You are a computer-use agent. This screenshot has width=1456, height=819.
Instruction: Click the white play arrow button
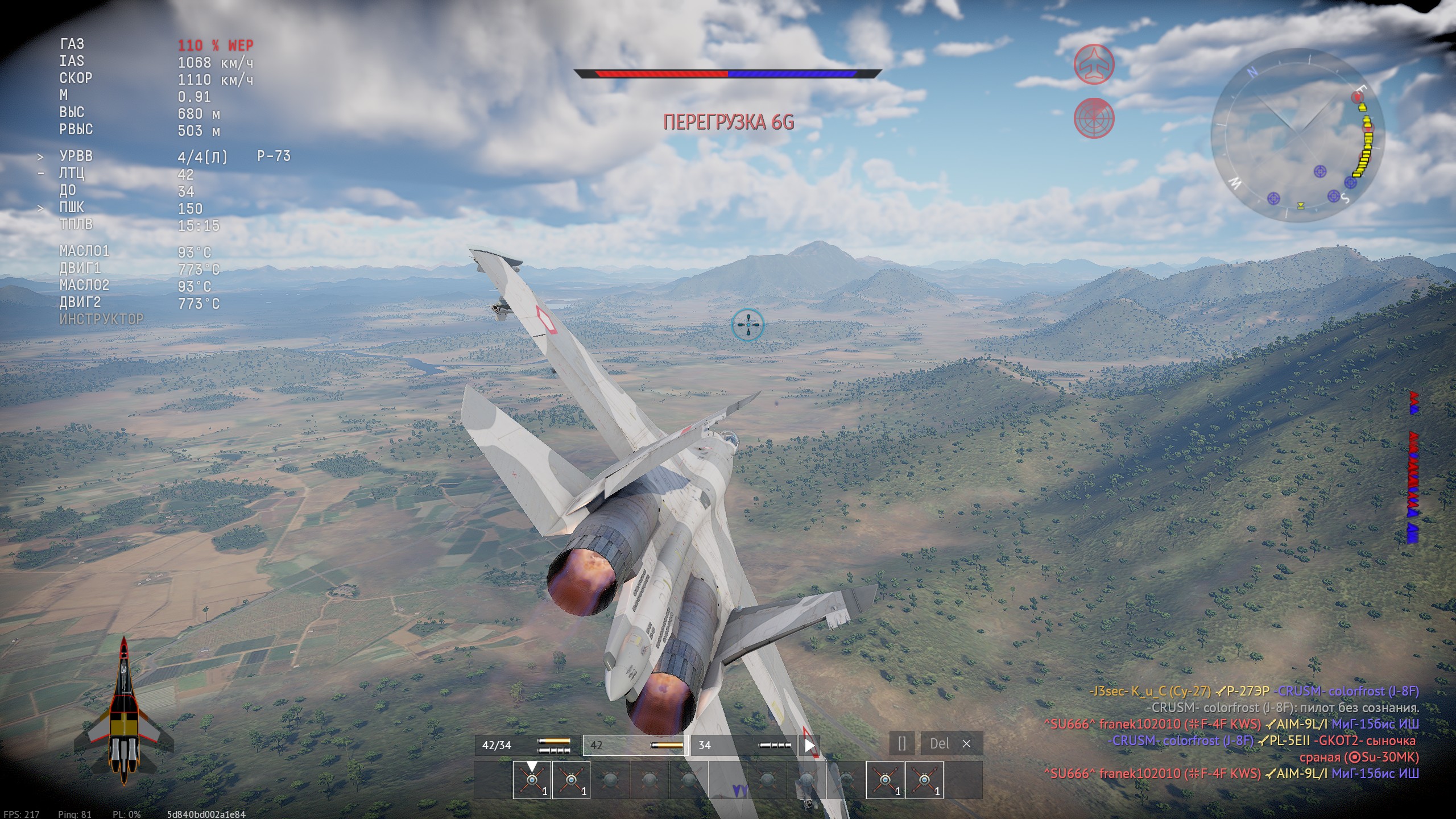[809, 745]
